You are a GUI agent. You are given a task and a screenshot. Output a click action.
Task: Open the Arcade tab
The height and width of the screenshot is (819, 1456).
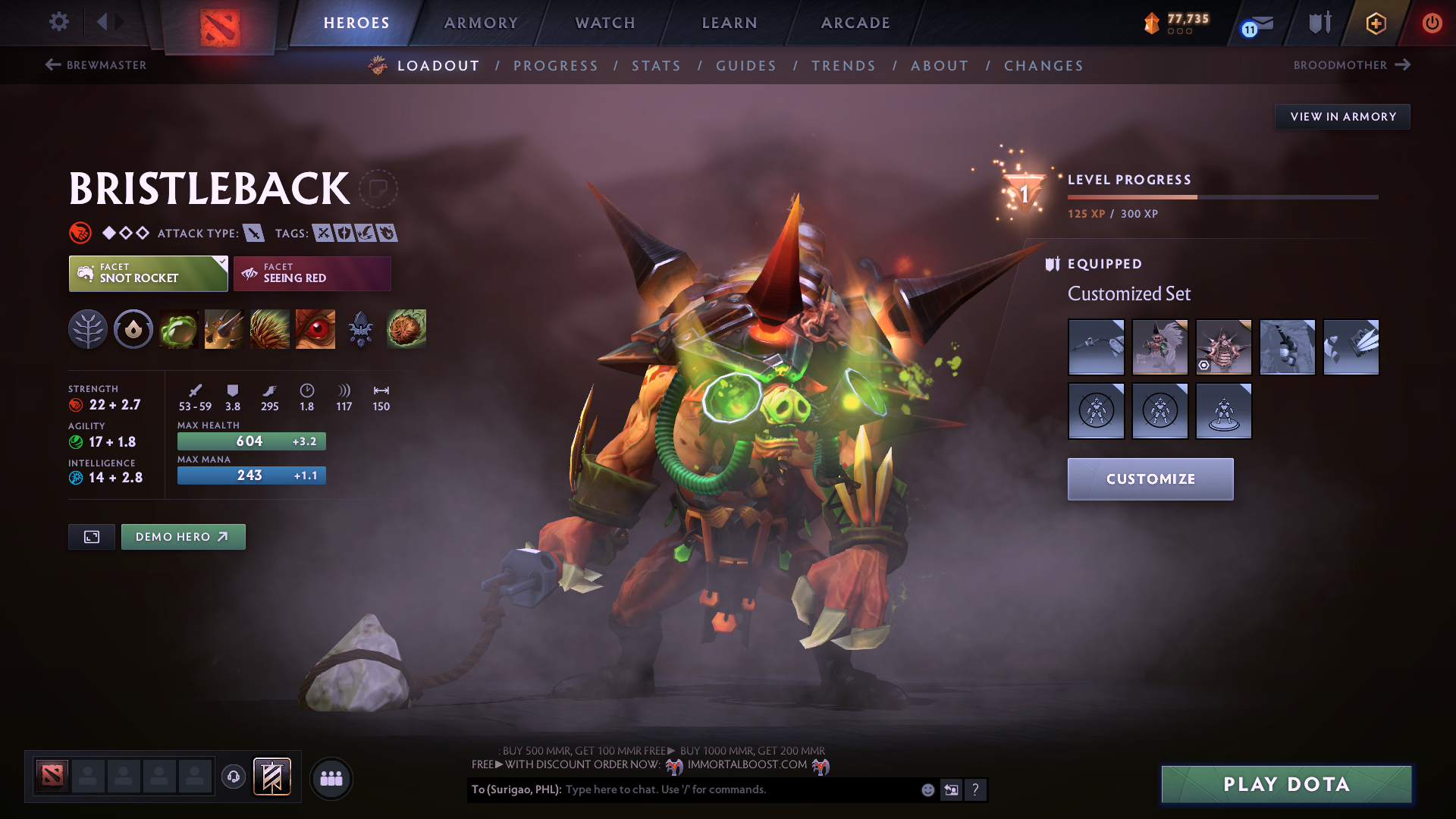coord(855,23)
